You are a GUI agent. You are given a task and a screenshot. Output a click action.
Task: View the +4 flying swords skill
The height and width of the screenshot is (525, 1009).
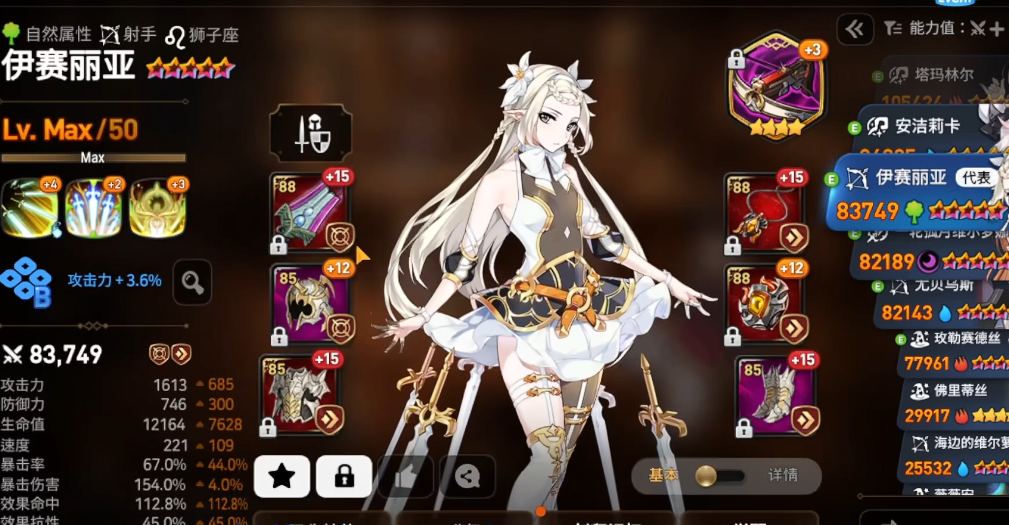[x=29, y=208]
